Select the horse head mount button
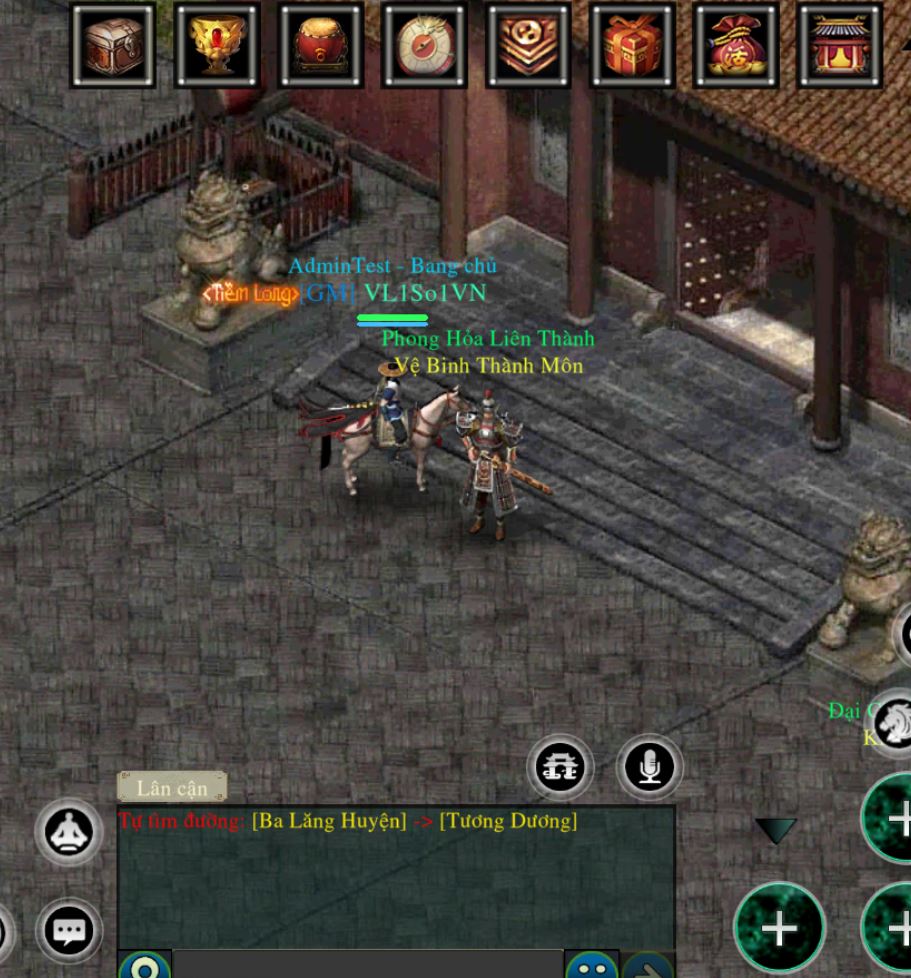The height and width of the screenshot is (978, 911). [x=892, y=720]
